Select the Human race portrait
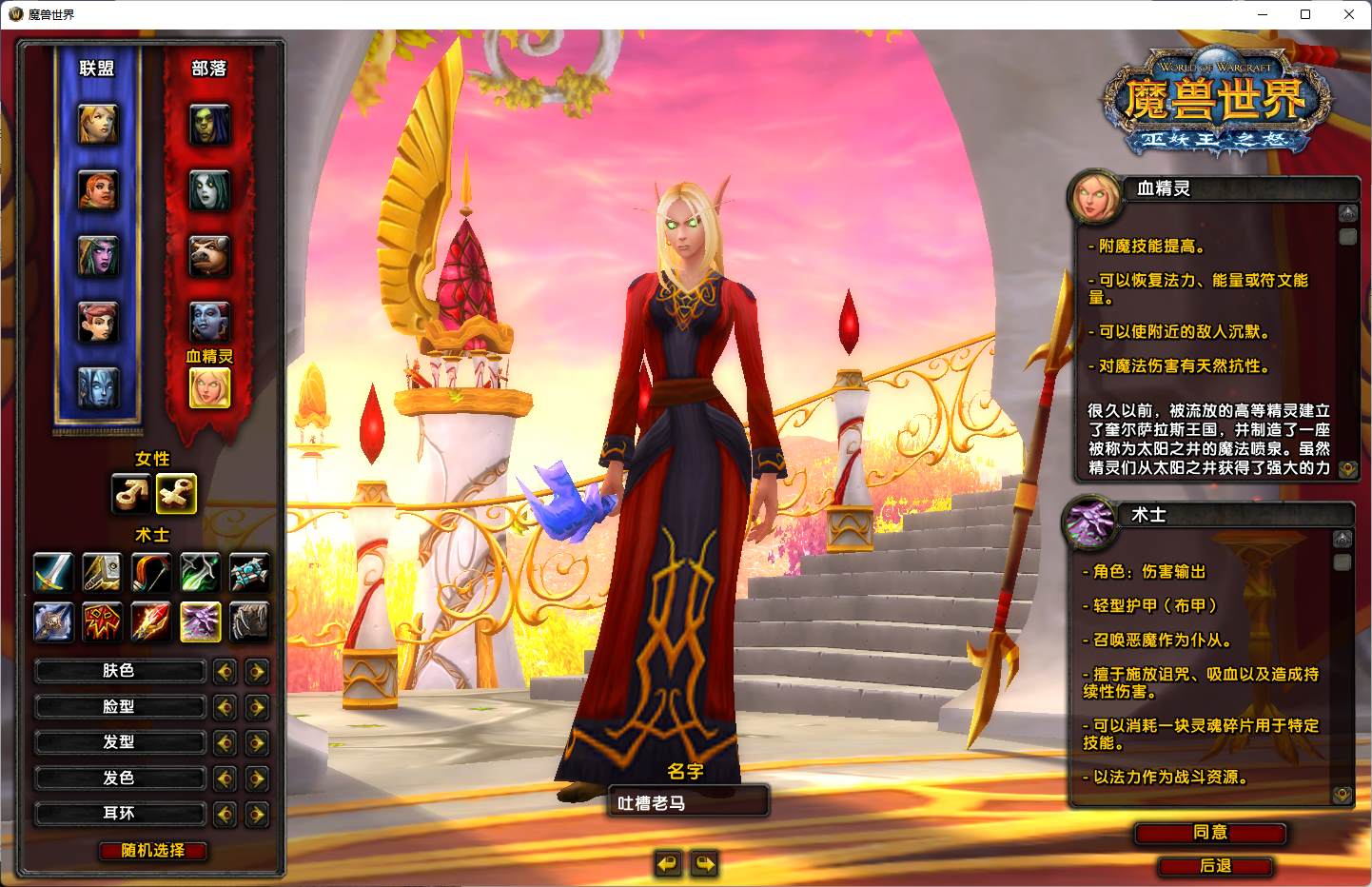The height and width of the screenshot is (887, 1372). click(x=98, y=125)
